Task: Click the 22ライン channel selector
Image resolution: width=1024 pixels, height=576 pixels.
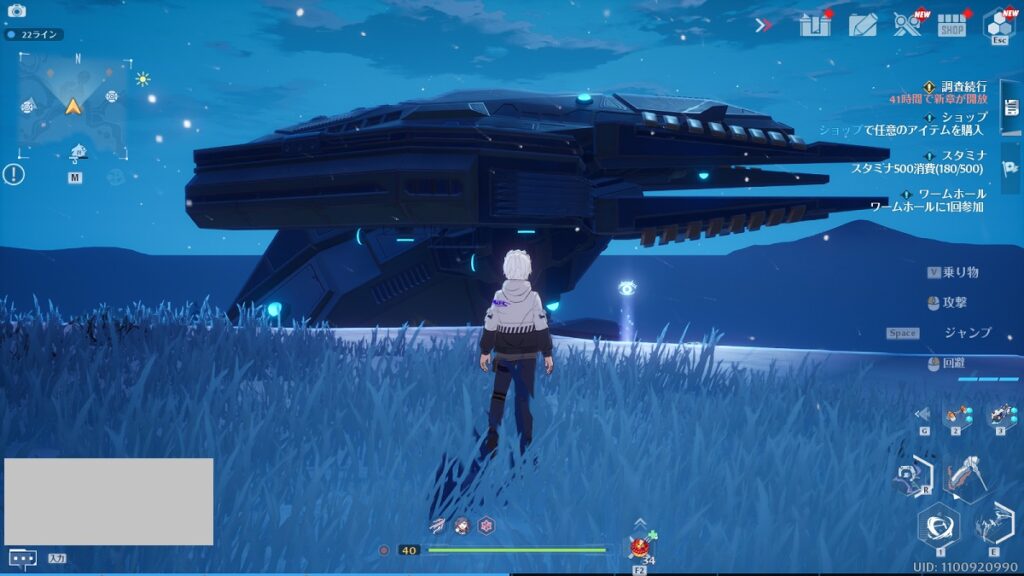Action: 34,34
